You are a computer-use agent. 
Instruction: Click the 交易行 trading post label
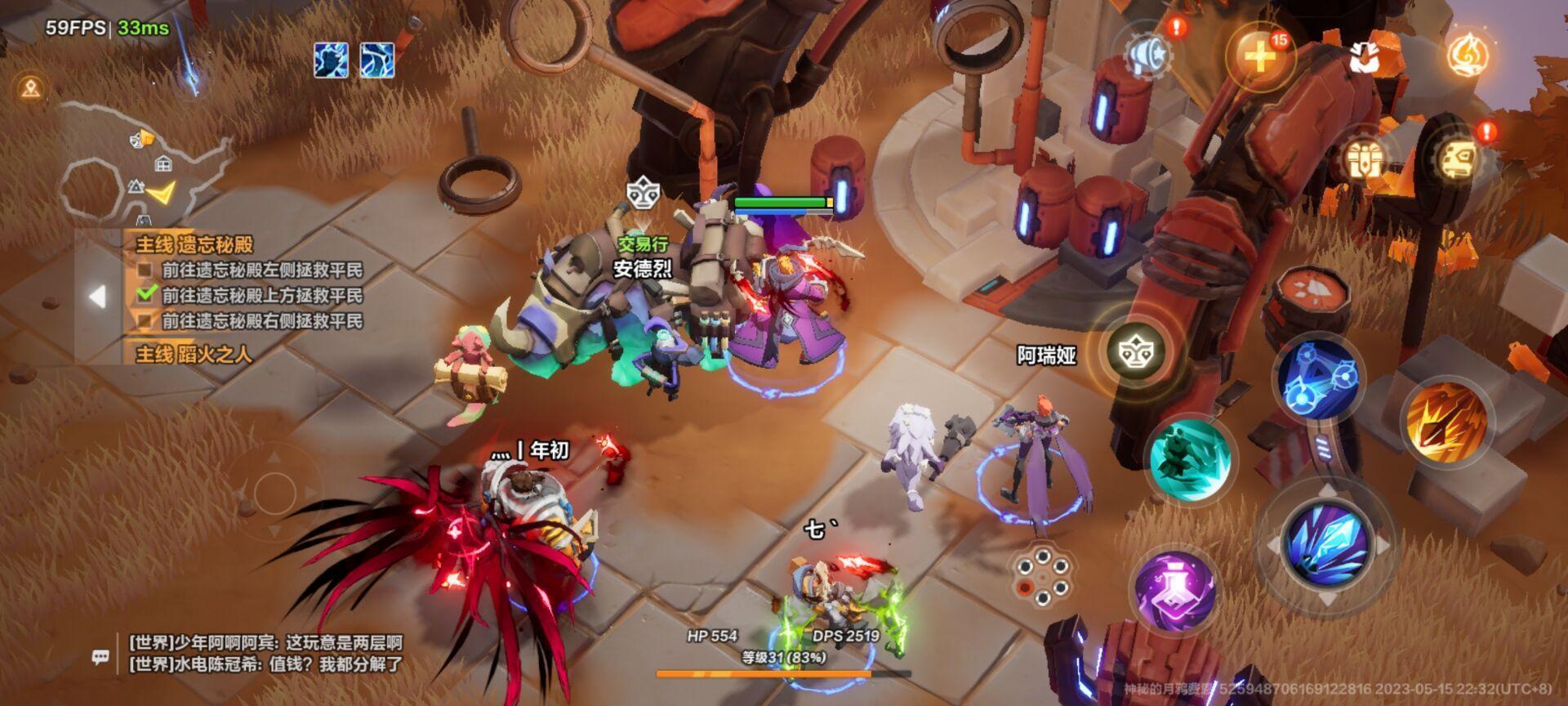(644, 245)
